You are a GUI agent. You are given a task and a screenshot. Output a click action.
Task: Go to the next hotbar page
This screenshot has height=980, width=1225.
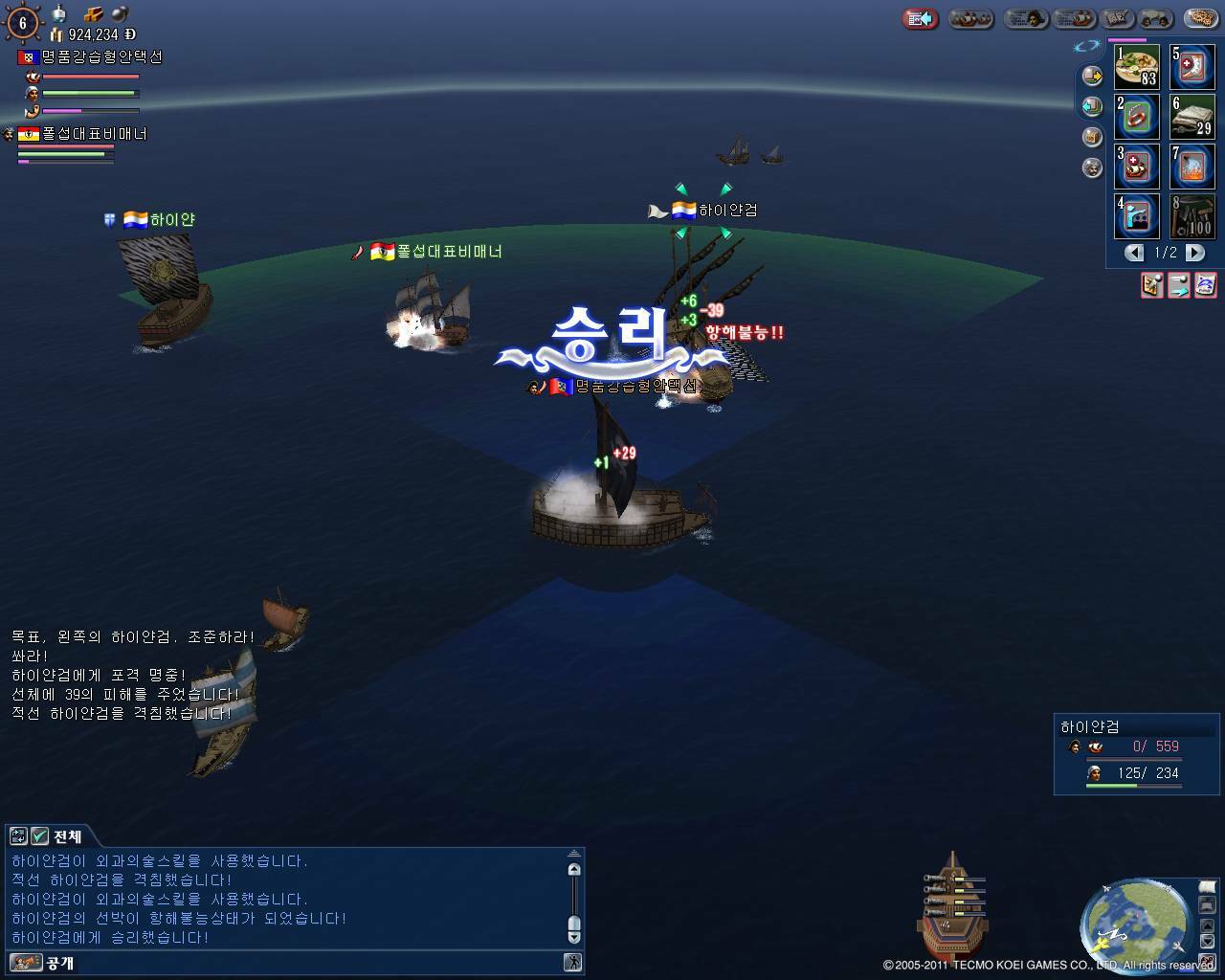tap(1195, 253)
